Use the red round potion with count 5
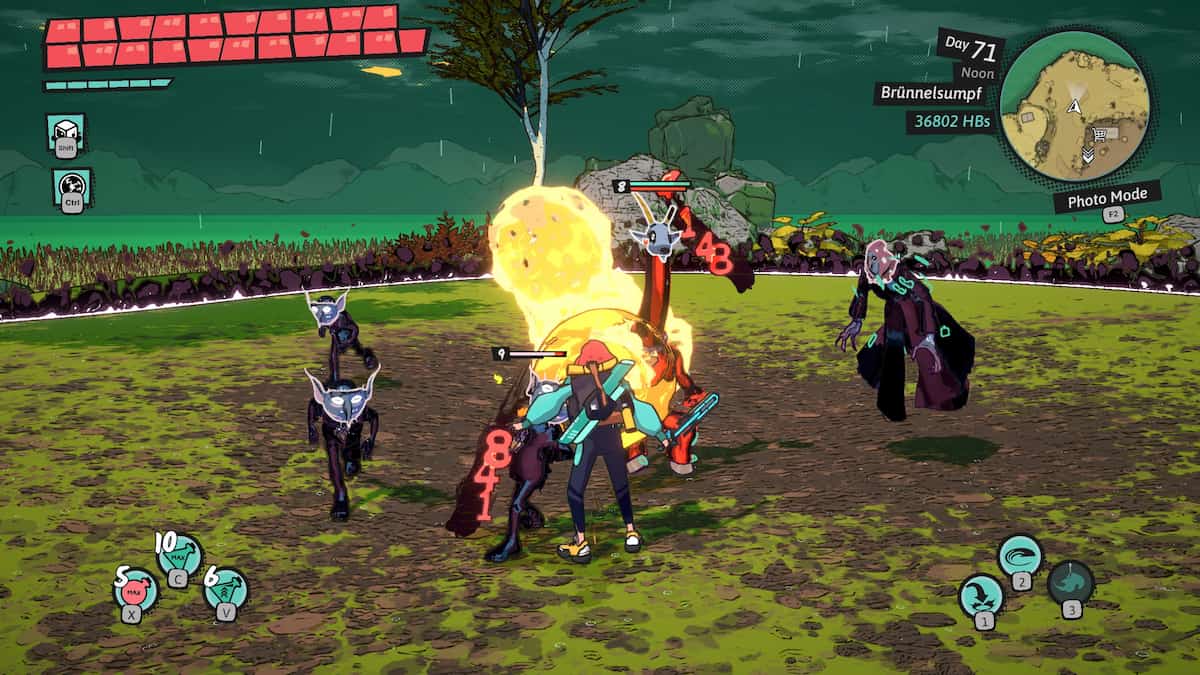The width and height of the screenshot is (1200, 675). [136, 587]
